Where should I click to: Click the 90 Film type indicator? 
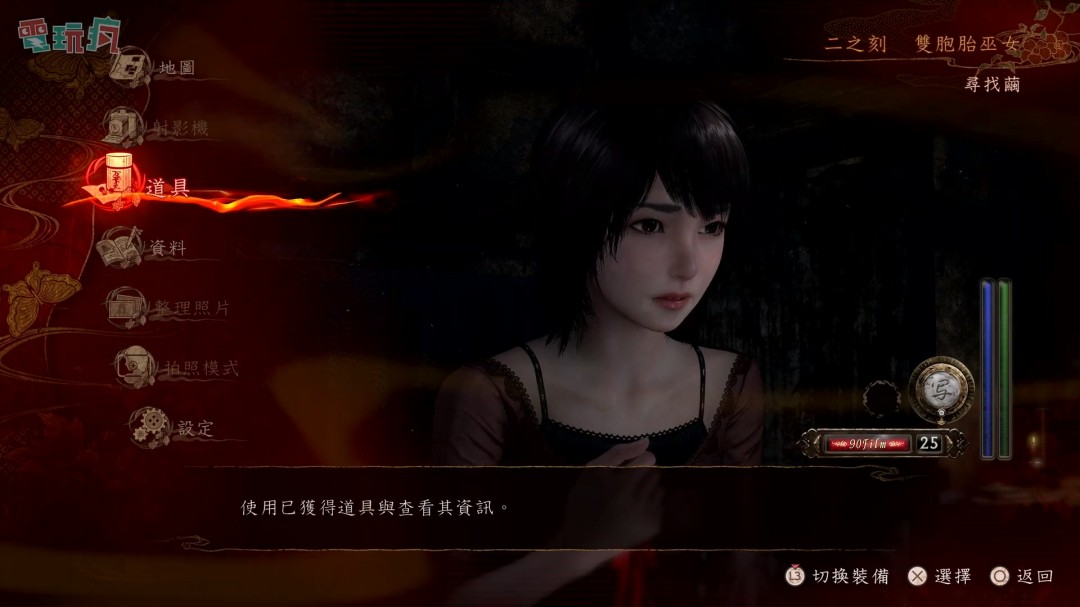868,442
